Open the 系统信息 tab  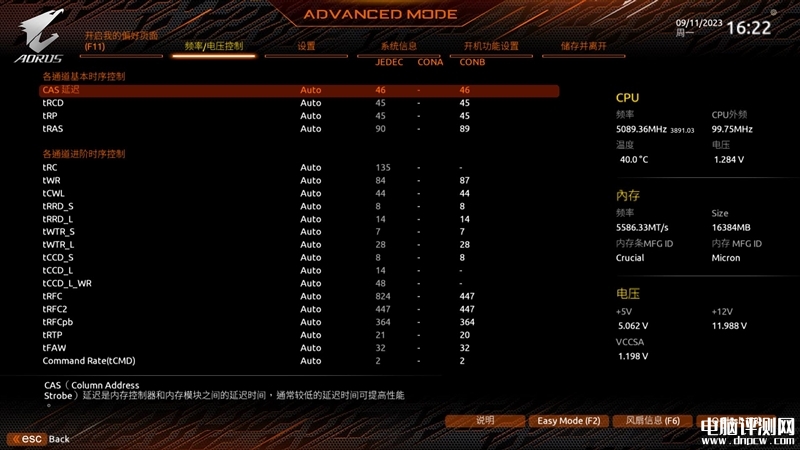[398, 46]
